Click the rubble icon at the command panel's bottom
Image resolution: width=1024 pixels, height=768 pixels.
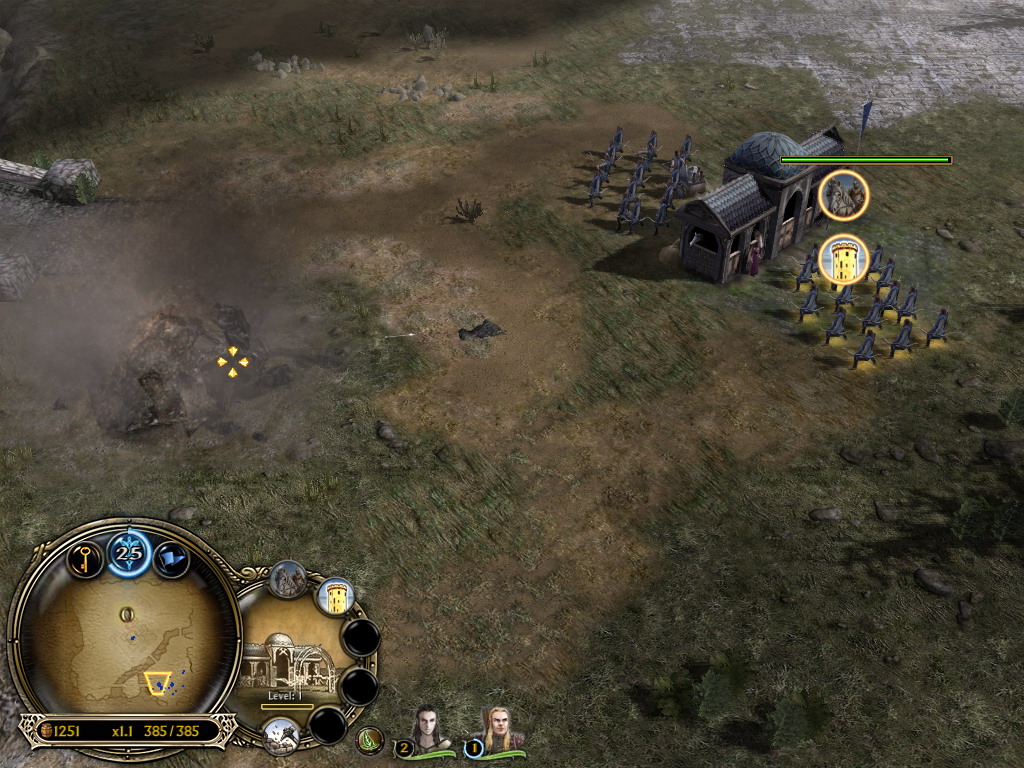click(282, 736)
